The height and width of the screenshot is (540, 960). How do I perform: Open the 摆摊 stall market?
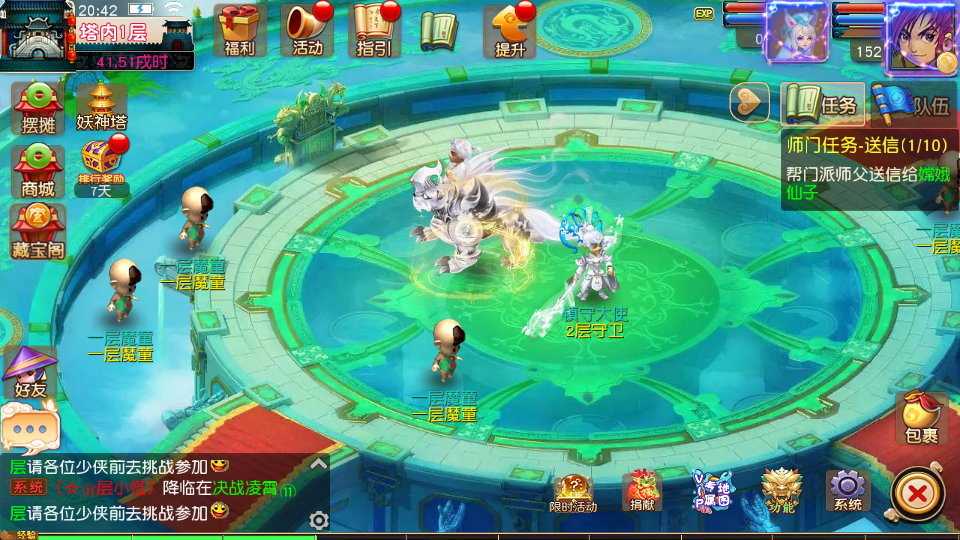[x=38, y=108]
